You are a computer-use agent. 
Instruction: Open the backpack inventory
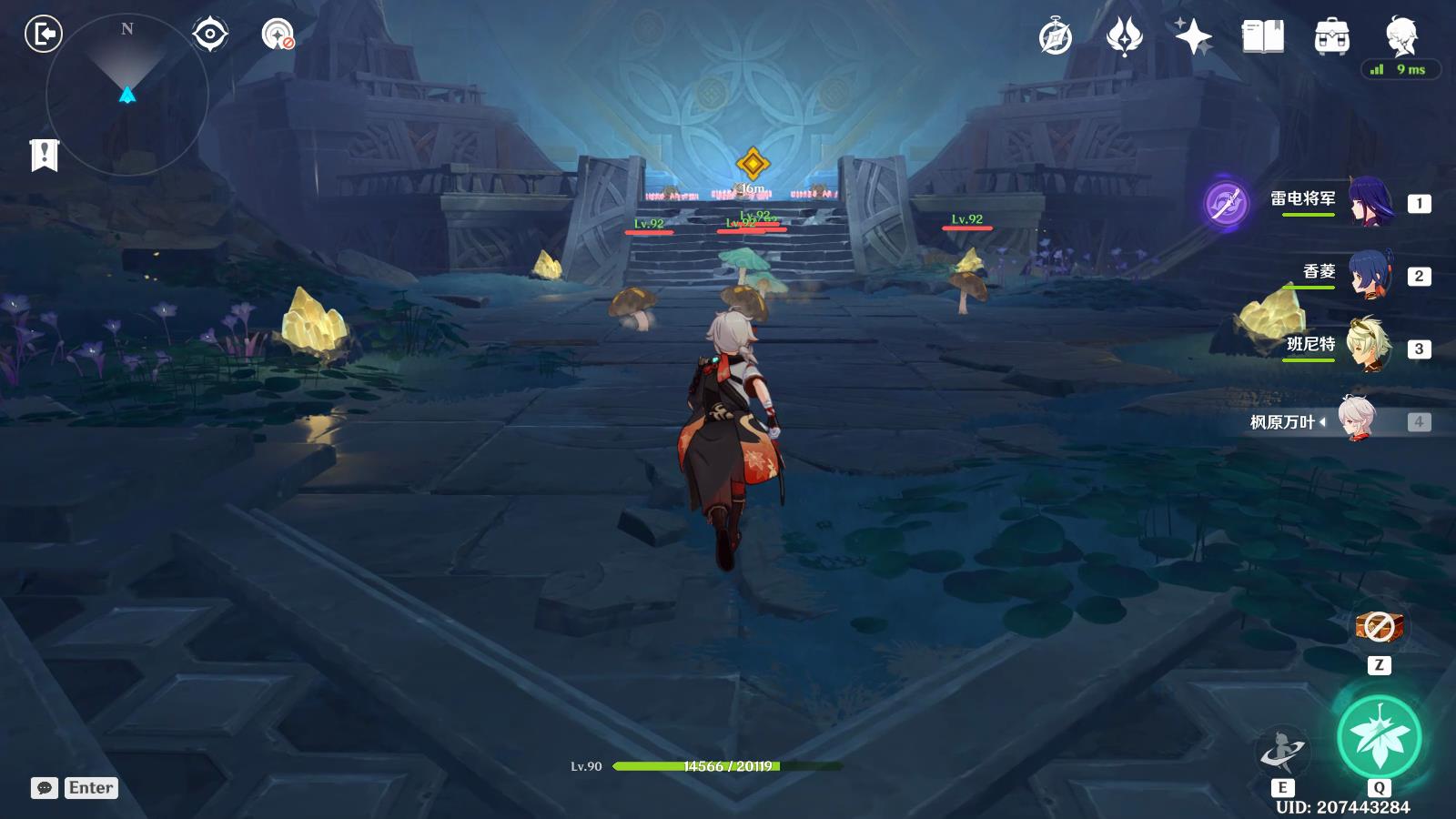point(1331,37)
